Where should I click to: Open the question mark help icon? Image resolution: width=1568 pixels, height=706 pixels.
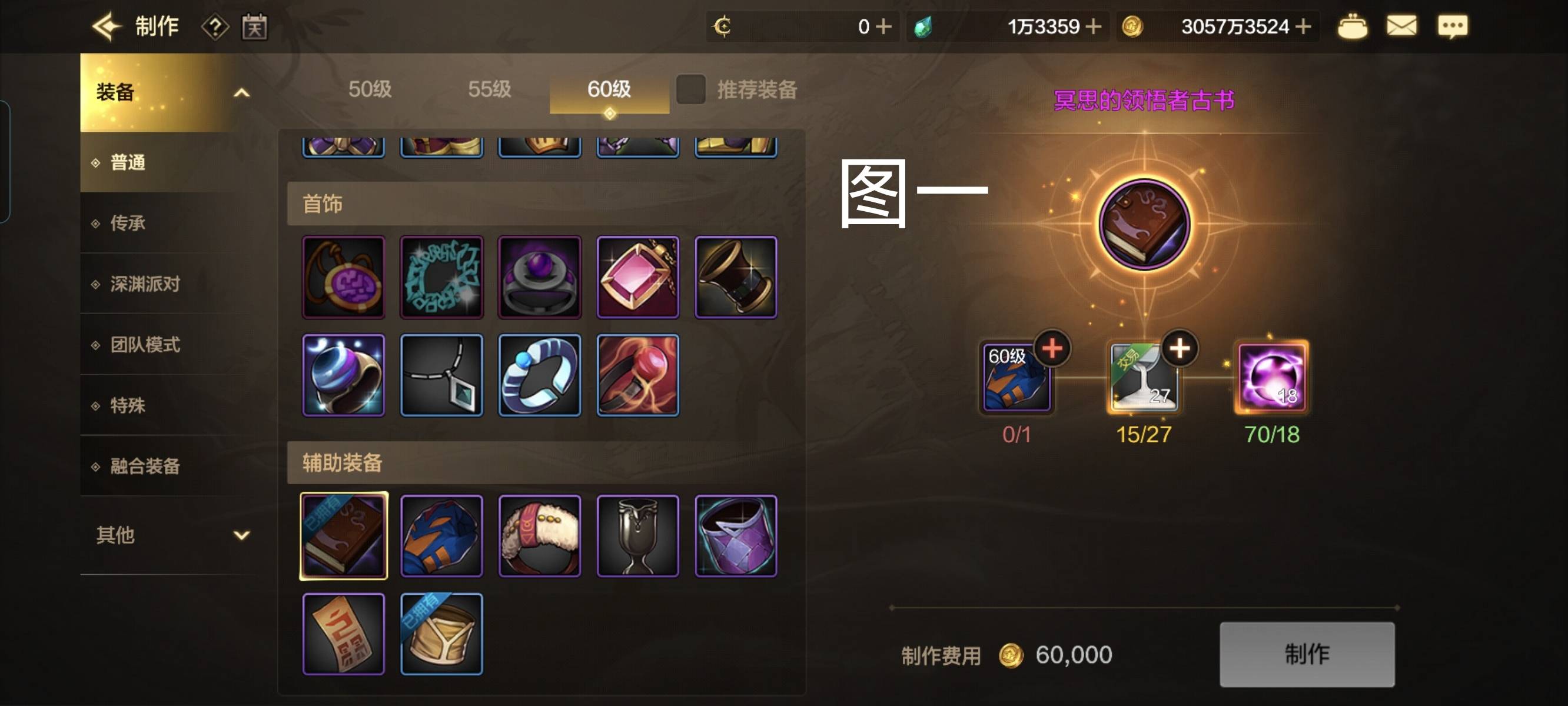pyautogui.click(x=215, y=28)
